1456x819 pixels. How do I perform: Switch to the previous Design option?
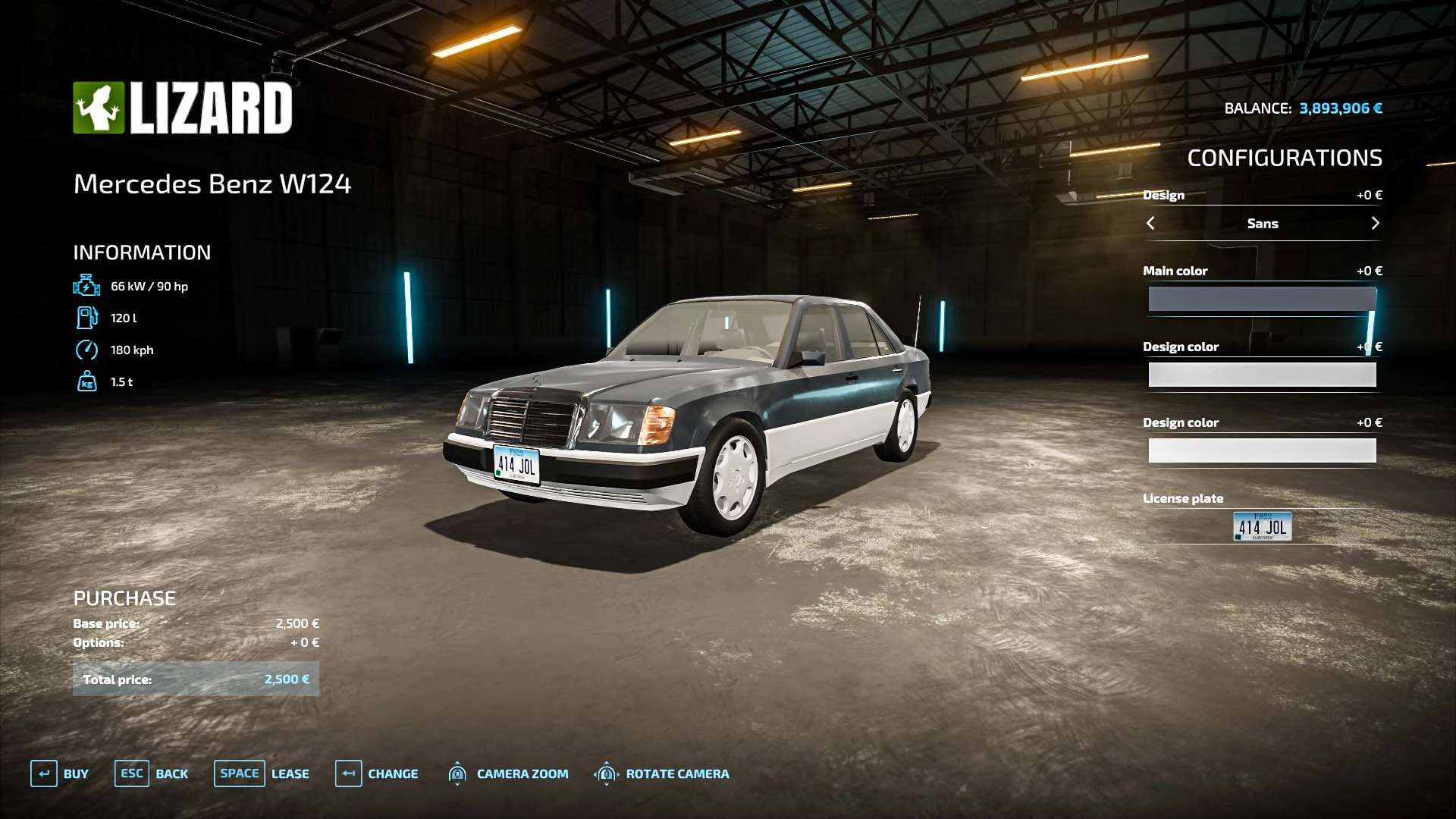pyautogui.click(x=1150, y=223)
